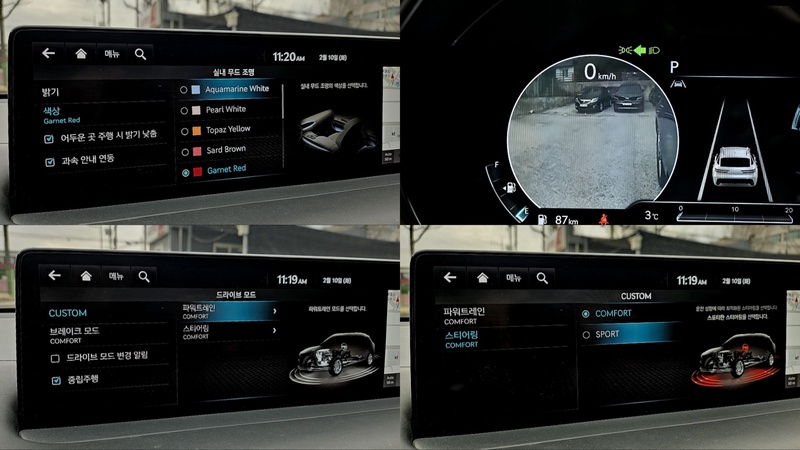Select the COMFORT radio button

586,313
